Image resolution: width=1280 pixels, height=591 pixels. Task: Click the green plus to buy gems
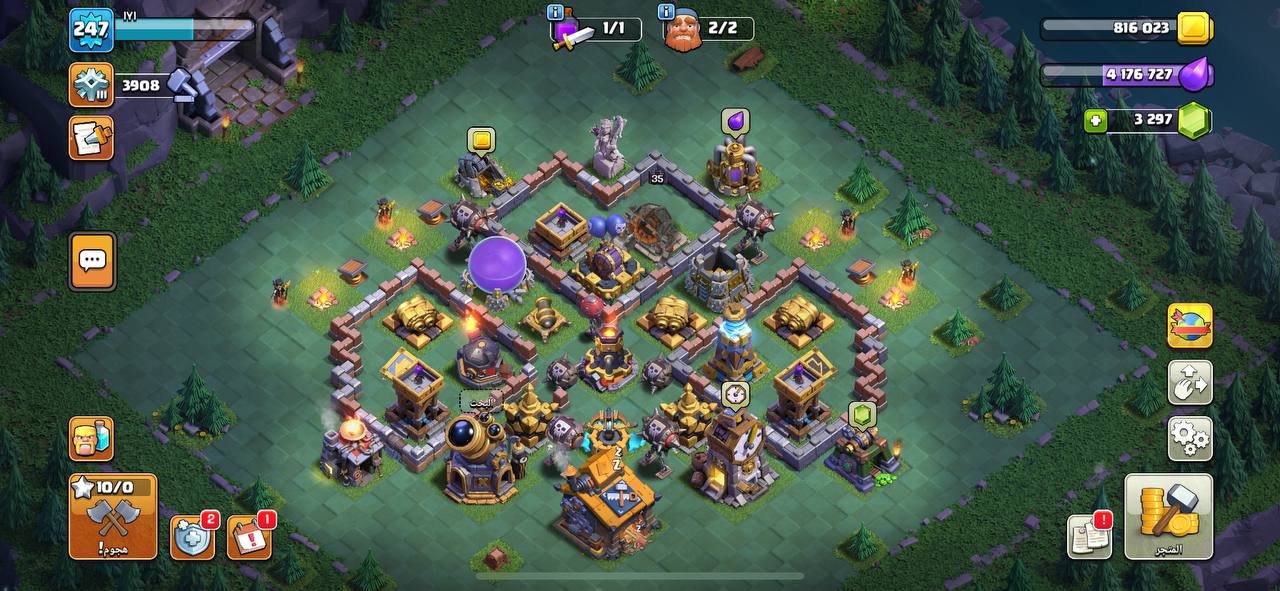point(1096,121)
